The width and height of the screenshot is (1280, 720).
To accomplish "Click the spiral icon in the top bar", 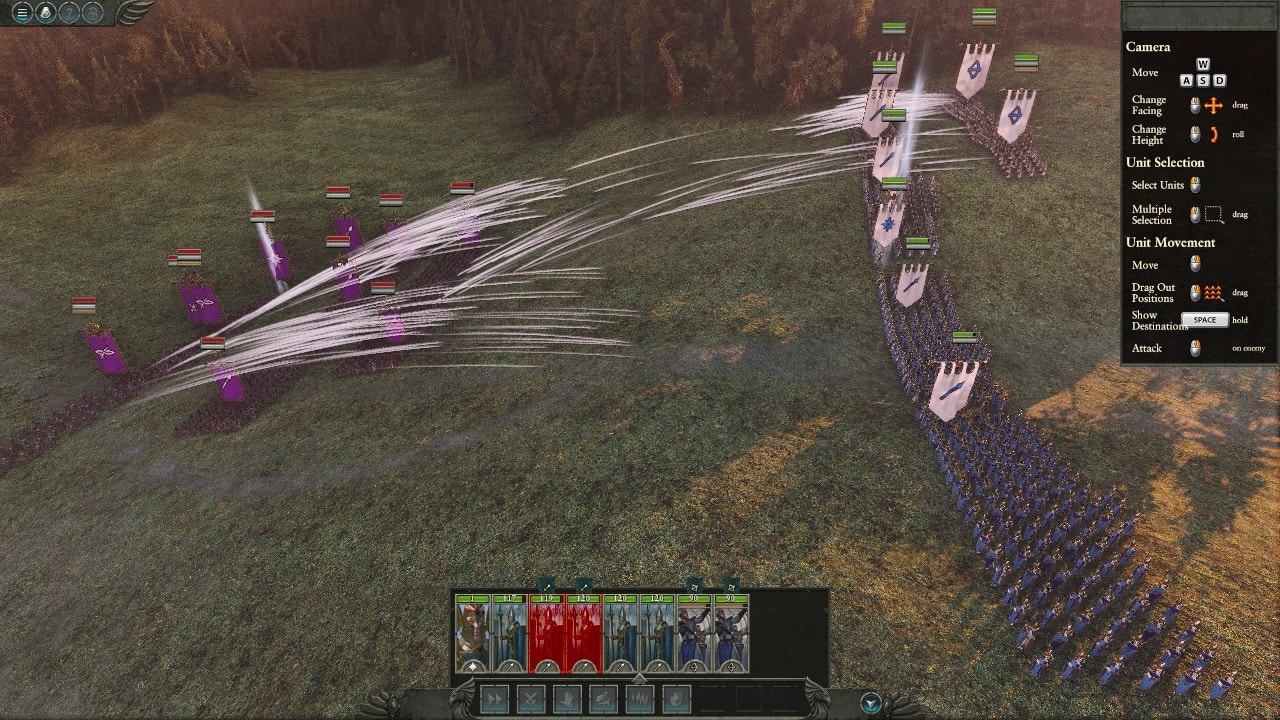I will (x=92, y=13).
